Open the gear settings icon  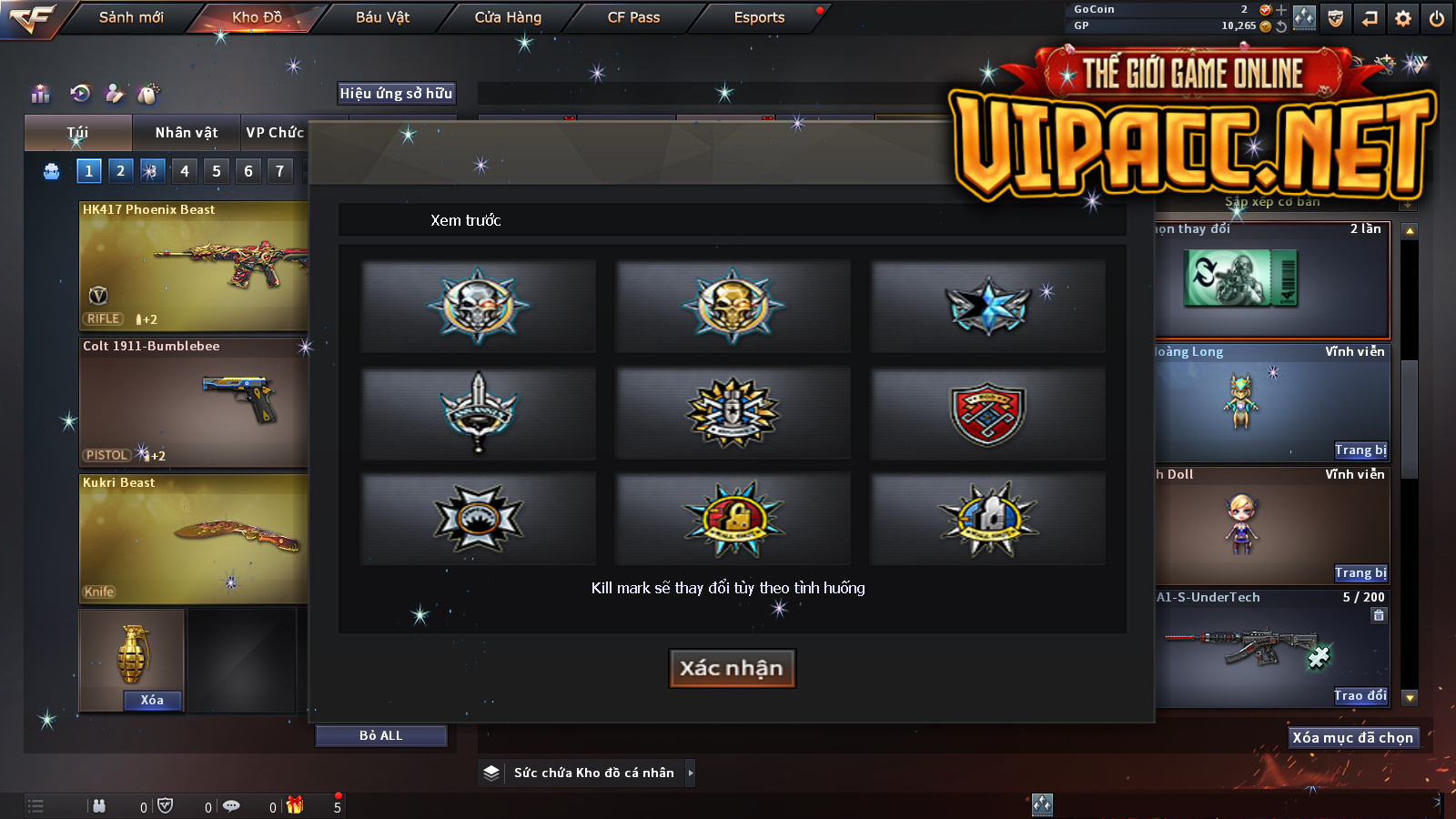1403,18
